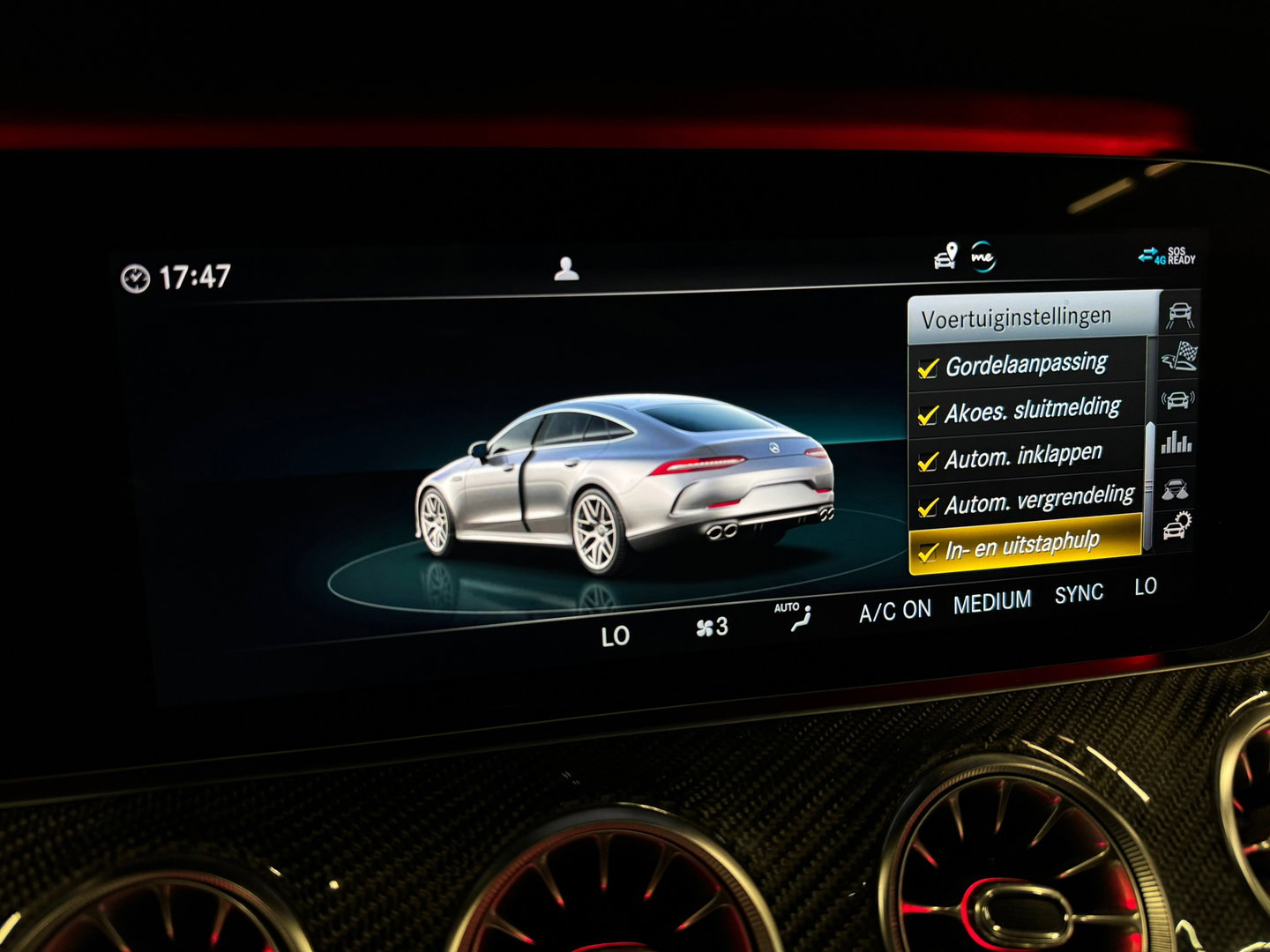Select the MEDIUM airflow setting
Viewport: 1270px width, 952px height.
[x=991, y=601]
